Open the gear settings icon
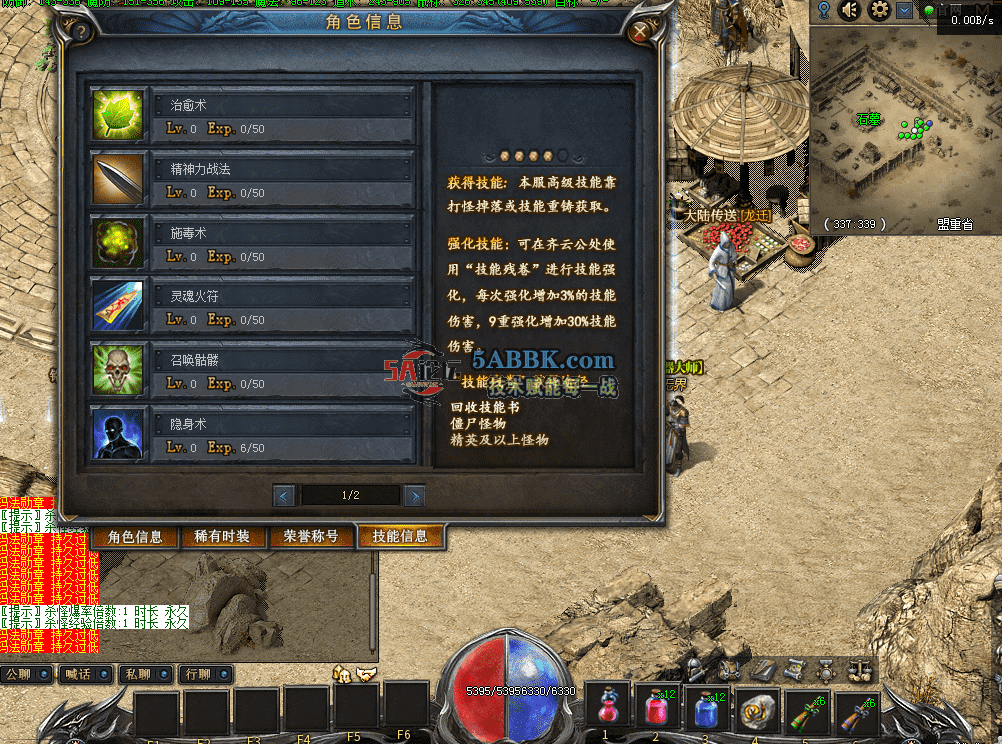This screenshot has height=744, width=1002. point(879,10)
